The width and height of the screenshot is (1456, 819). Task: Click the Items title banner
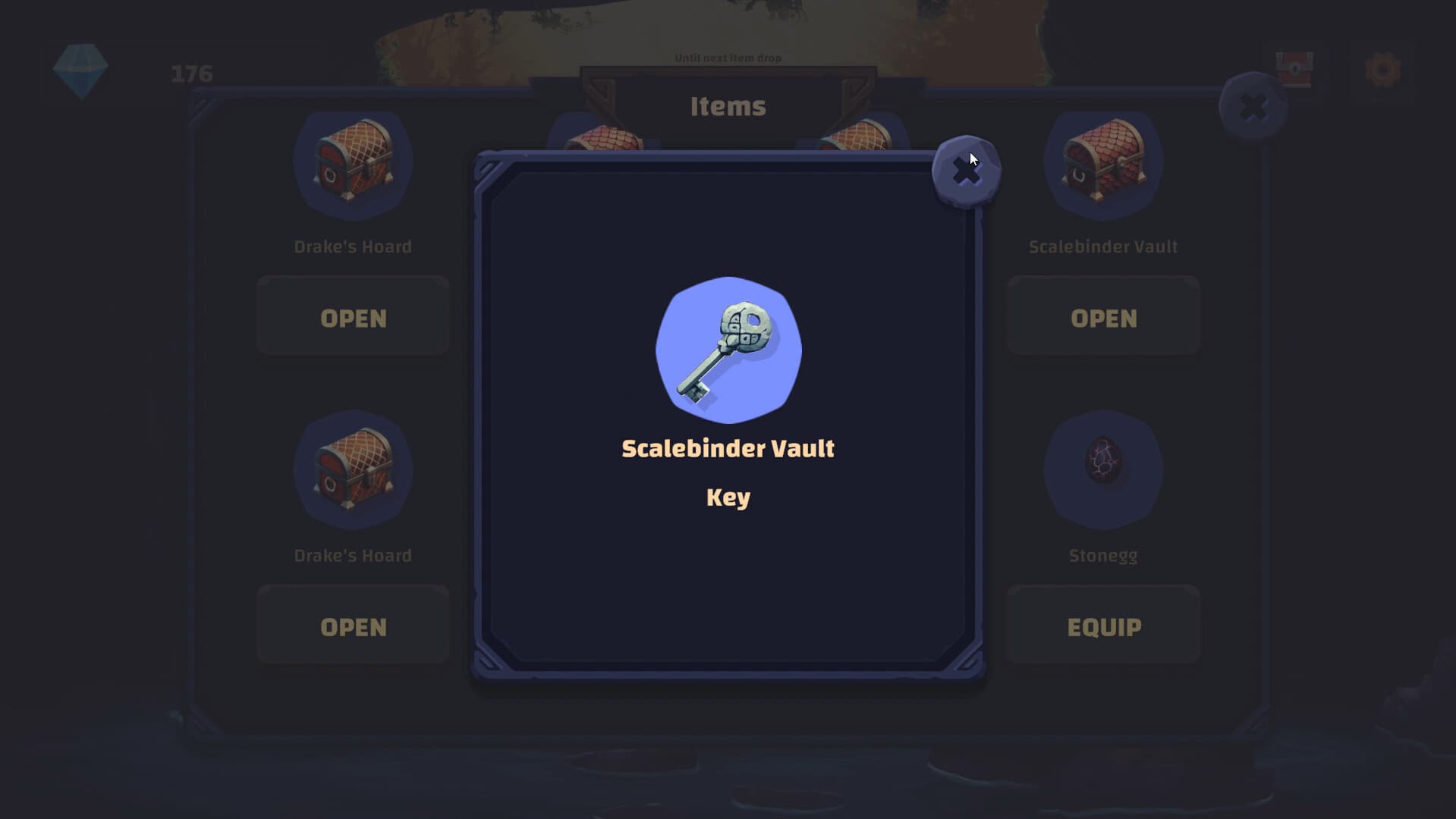point(727,106)
